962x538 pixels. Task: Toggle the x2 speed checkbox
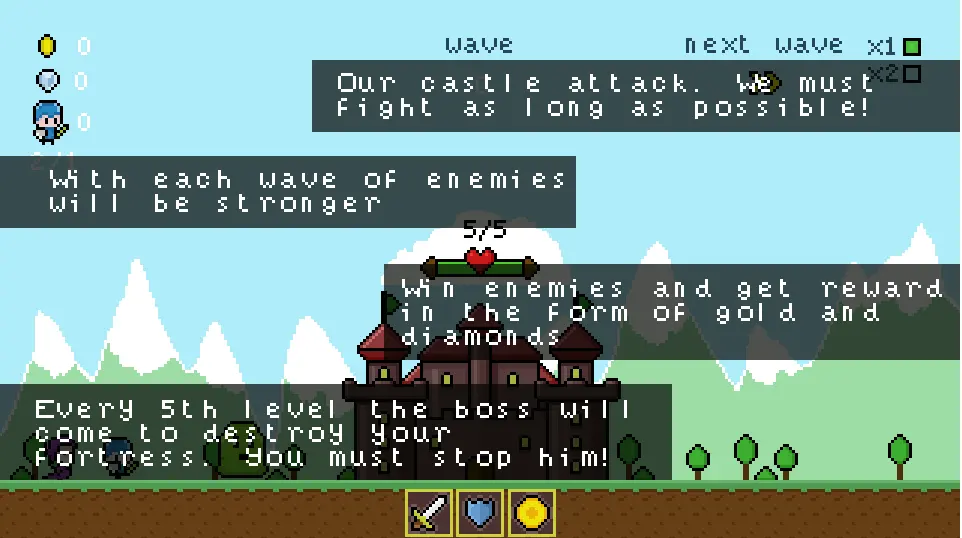tap(911, 74)
